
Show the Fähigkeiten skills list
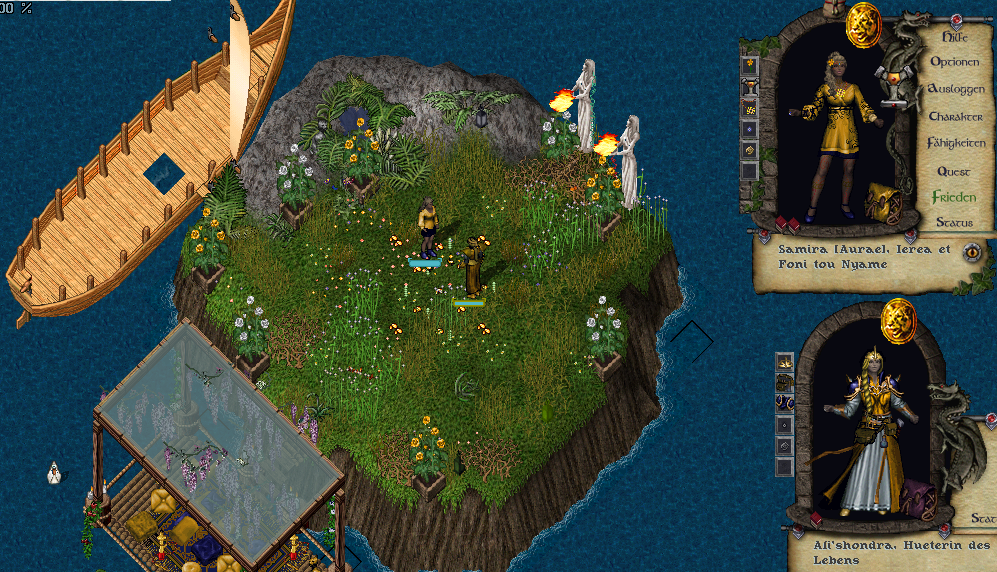click(956, 143)
